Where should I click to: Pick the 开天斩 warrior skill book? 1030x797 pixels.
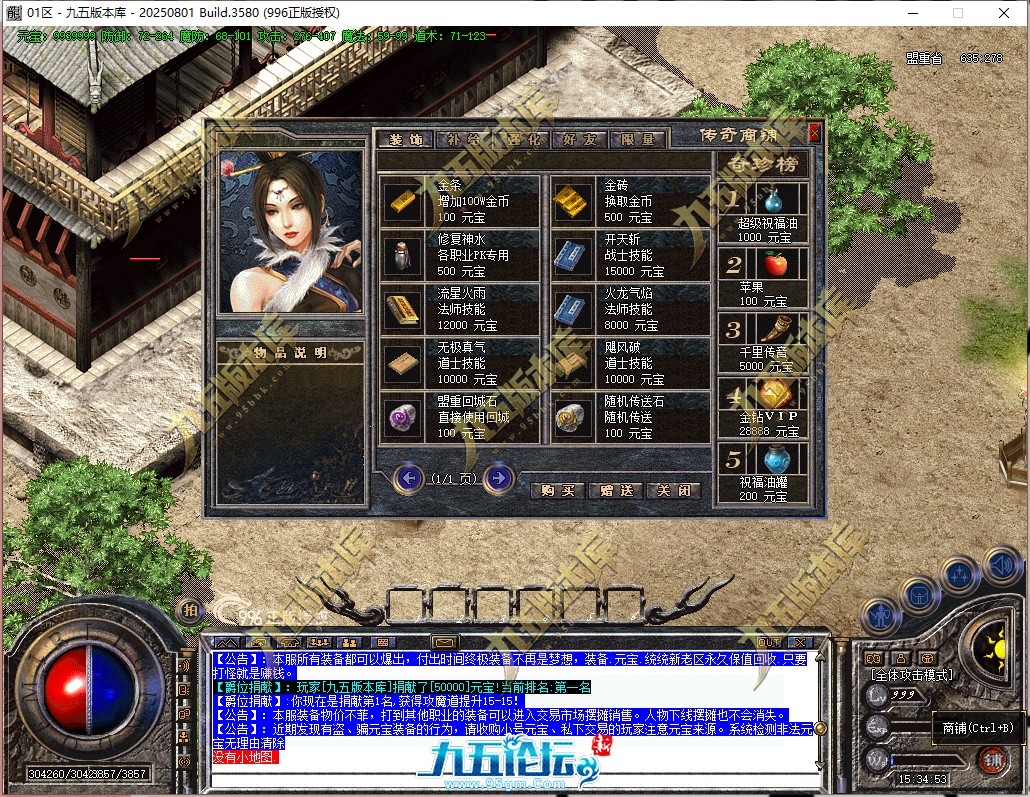(x=568, y=256)
